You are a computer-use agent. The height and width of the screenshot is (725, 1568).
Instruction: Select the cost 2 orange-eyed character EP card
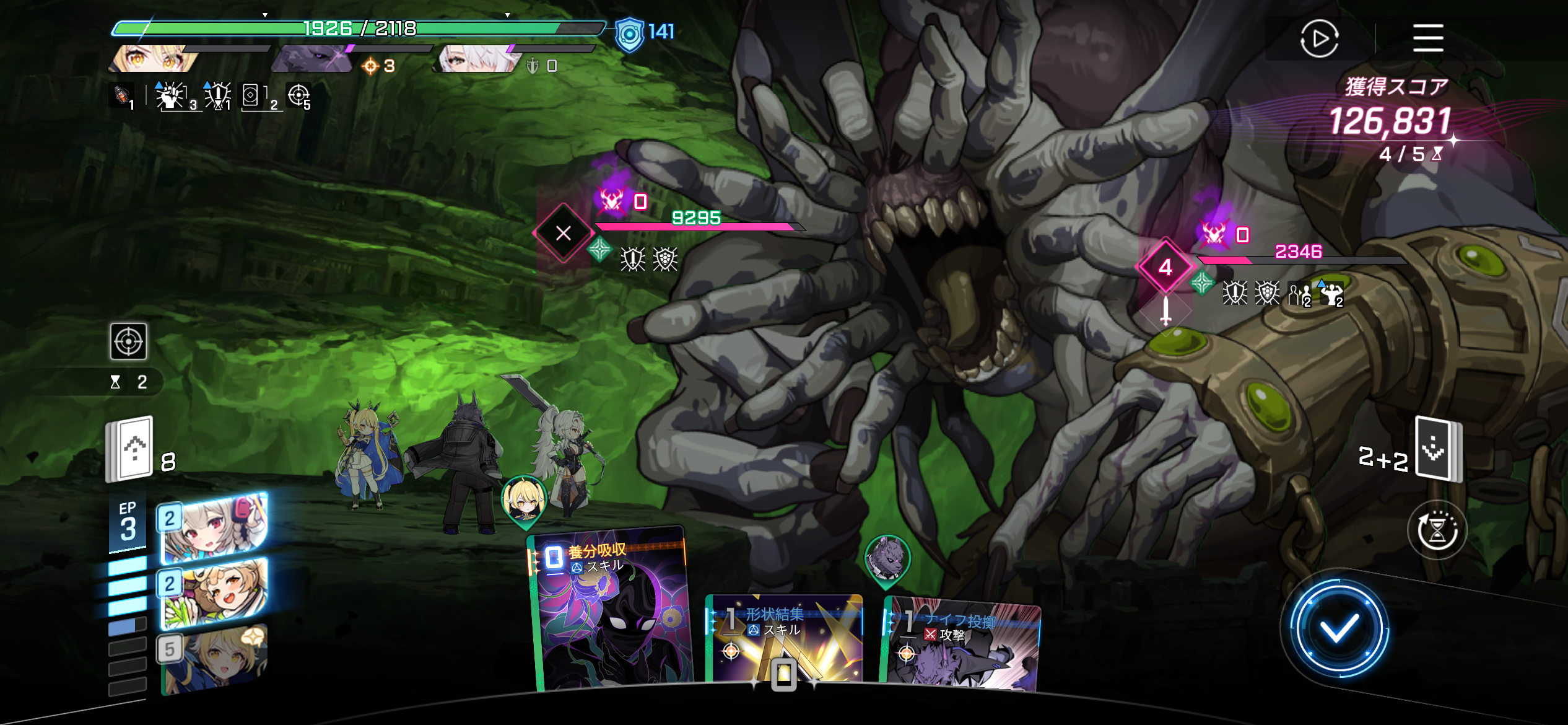coord(214,593)
